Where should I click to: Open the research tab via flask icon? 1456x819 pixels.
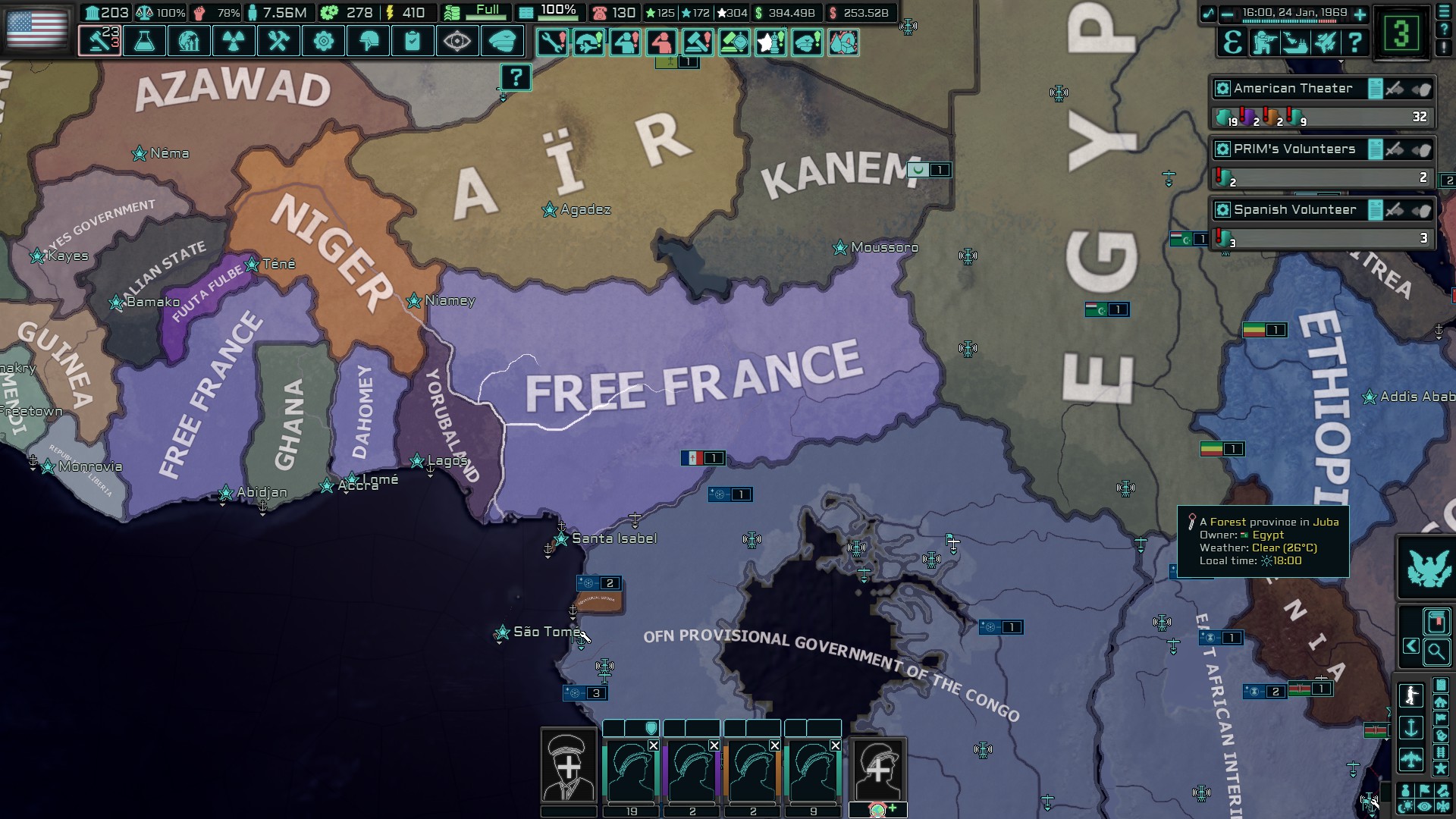pyautogui.click(x=144, y=42)
